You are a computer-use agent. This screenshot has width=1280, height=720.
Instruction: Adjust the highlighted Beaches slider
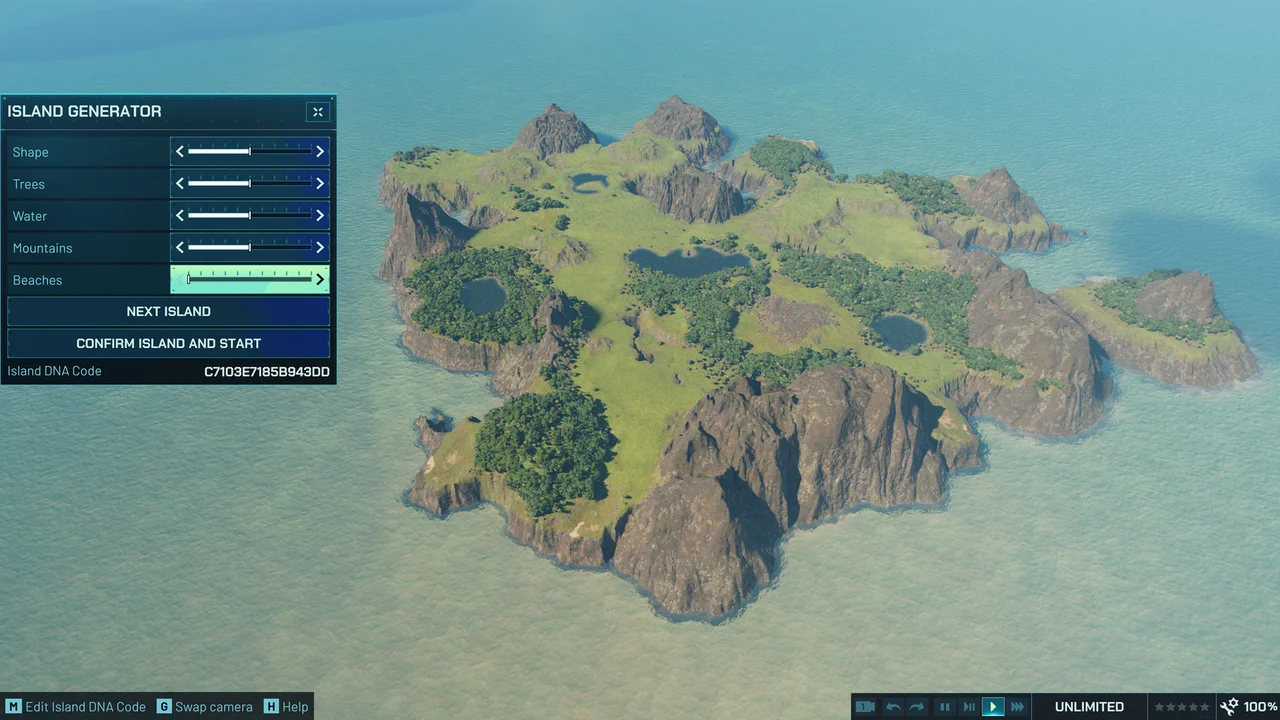[248, 279]
